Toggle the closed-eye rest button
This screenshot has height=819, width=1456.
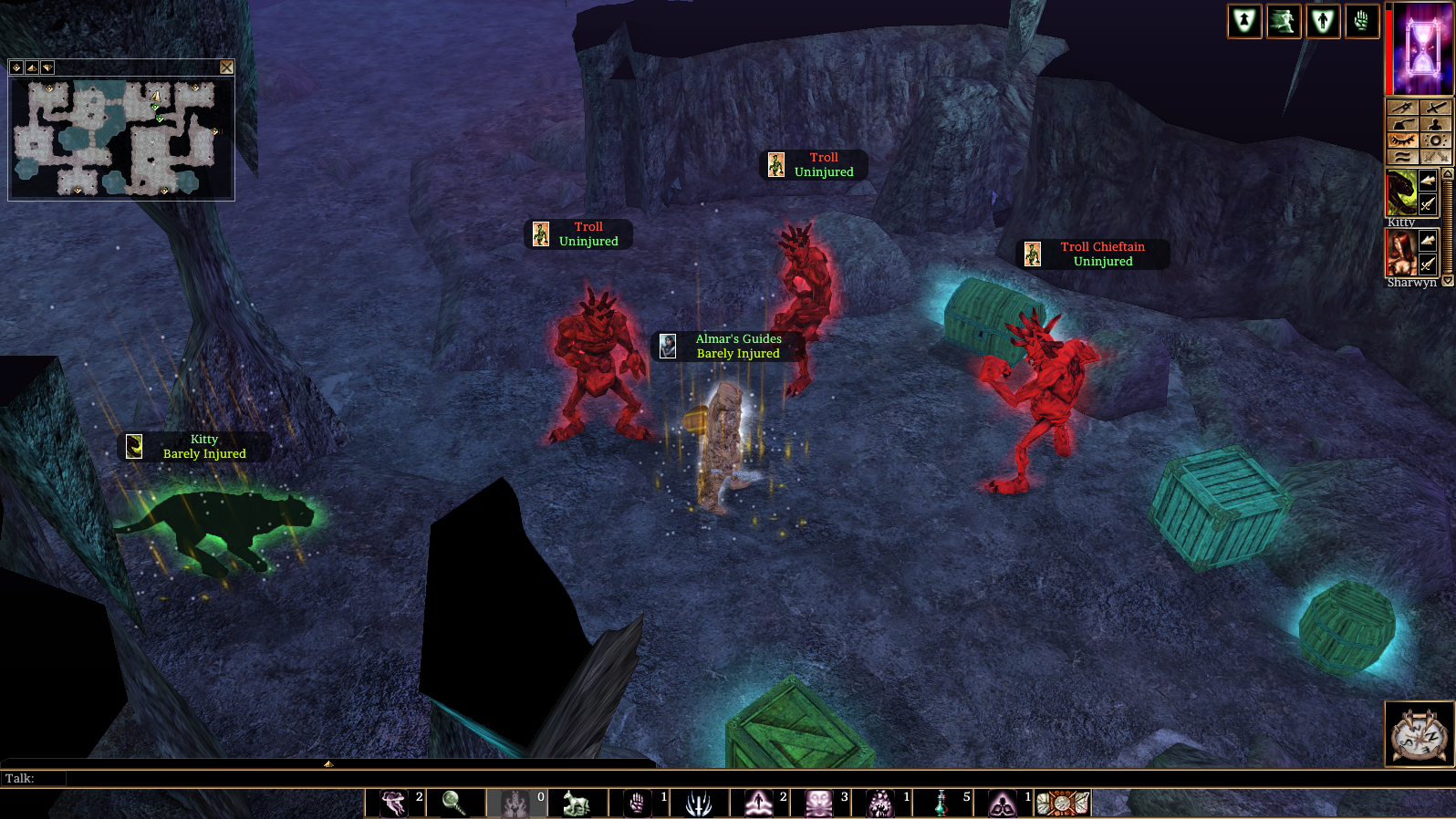point(1402,140)
